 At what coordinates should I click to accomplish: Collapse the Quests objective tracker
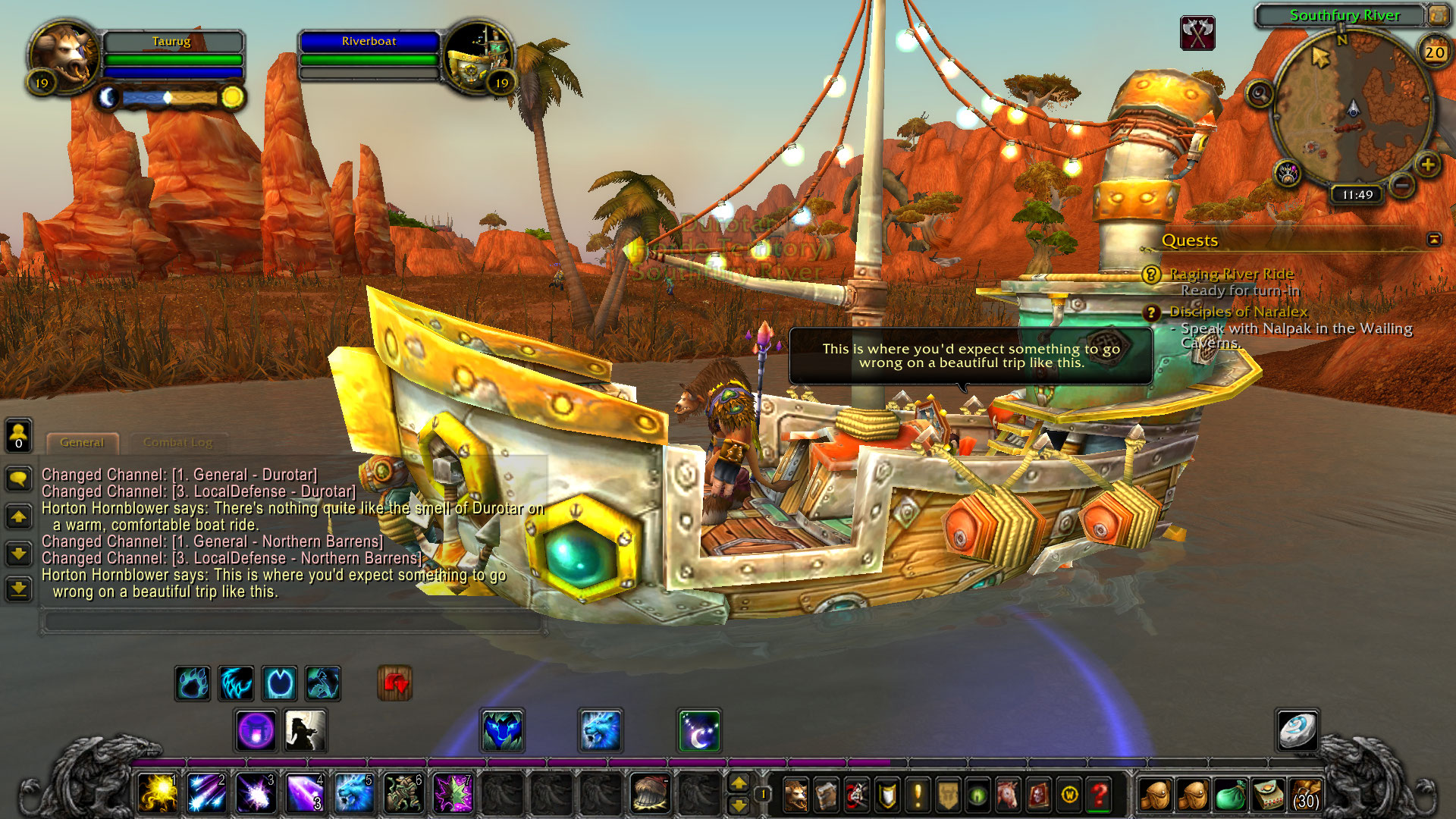(1433, 240)
